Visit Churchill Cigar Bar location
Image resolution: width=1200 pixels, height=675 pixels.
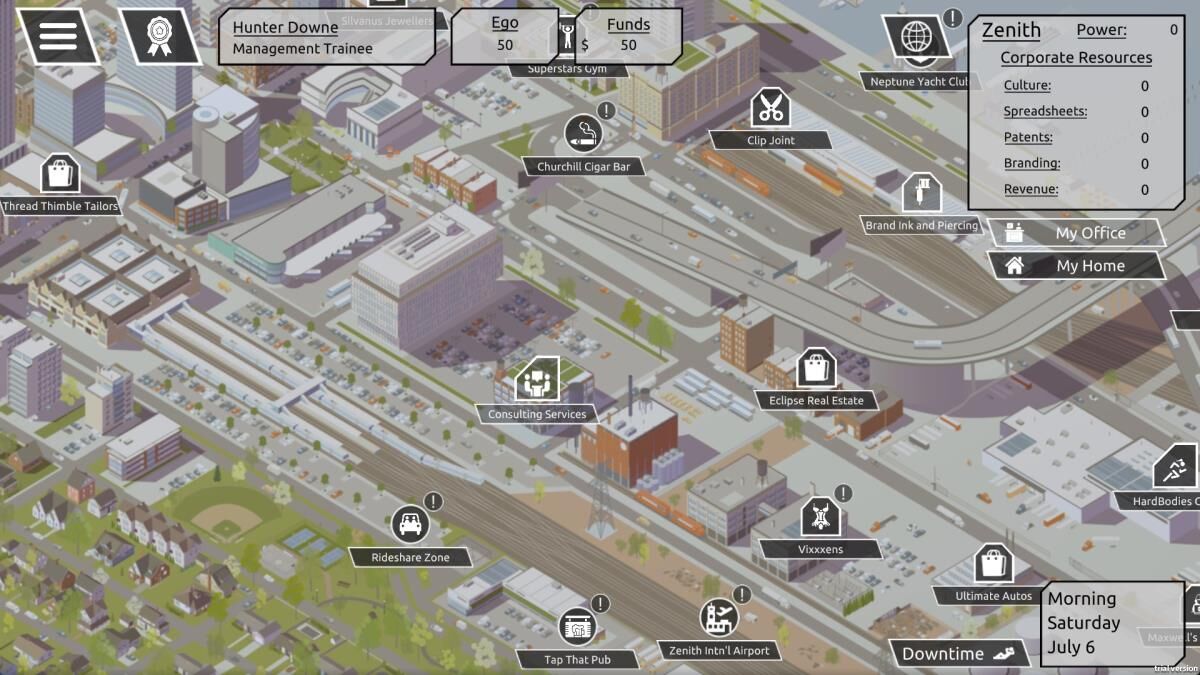pos(583,133)
